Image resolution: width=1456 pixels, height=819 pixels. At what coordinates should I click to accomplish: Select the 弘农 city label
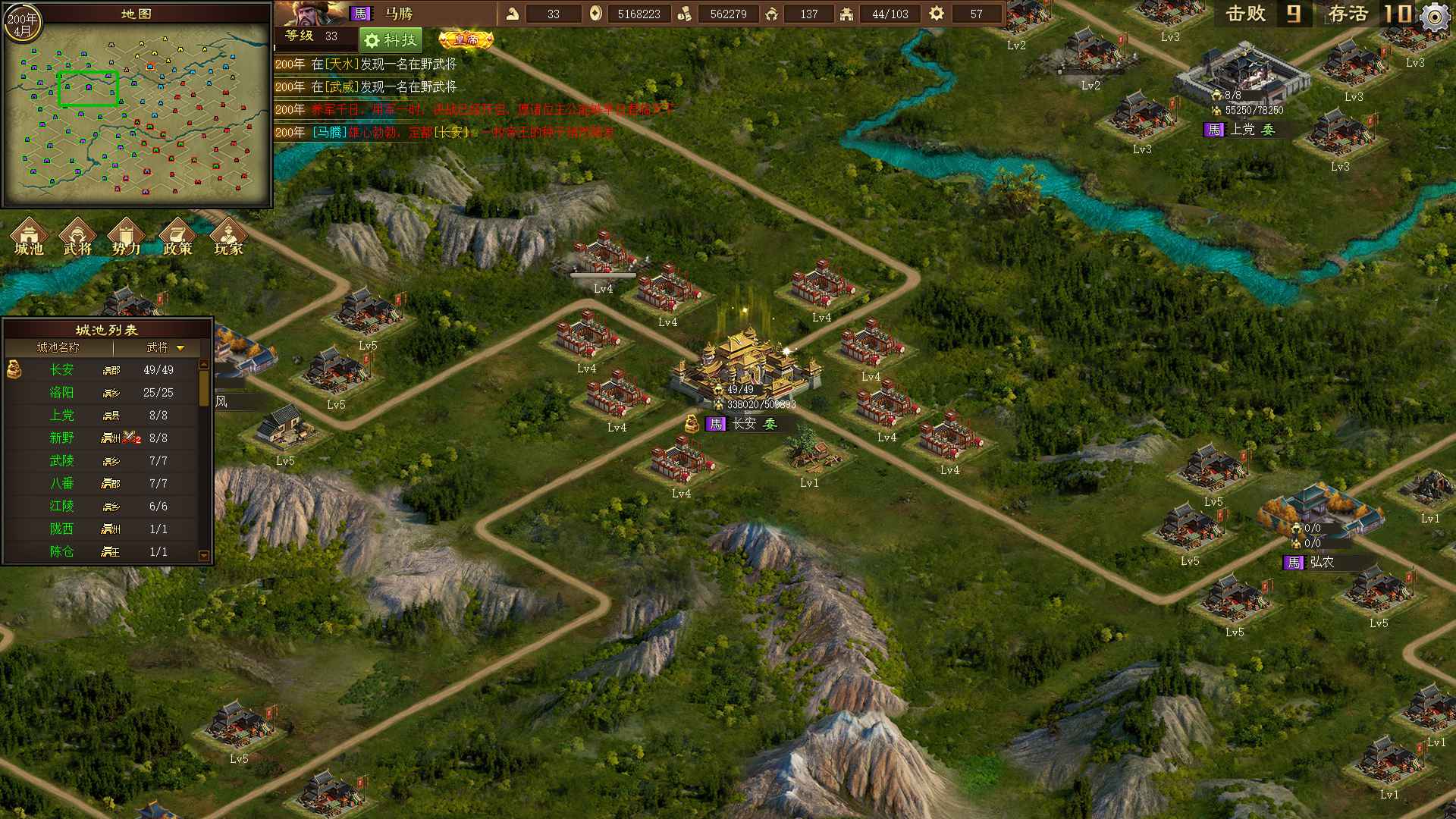point(1321,562)
